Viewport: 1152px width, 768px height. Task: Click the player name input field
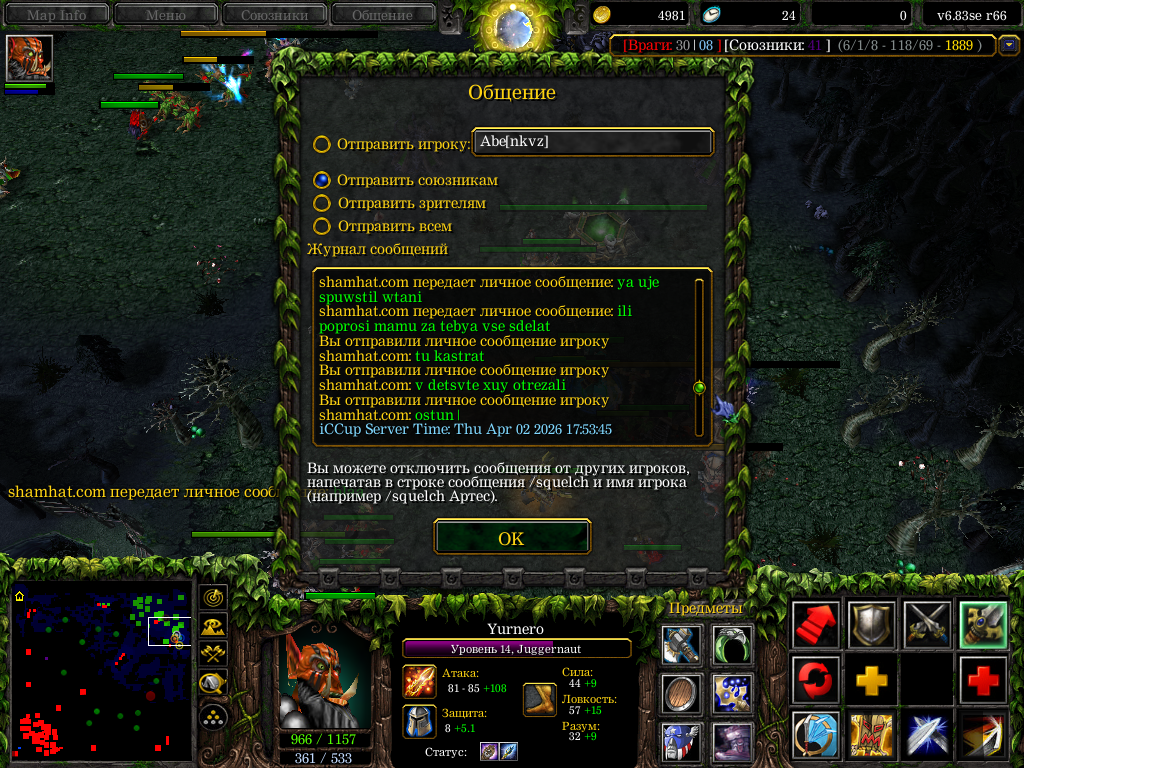point(593,142)
